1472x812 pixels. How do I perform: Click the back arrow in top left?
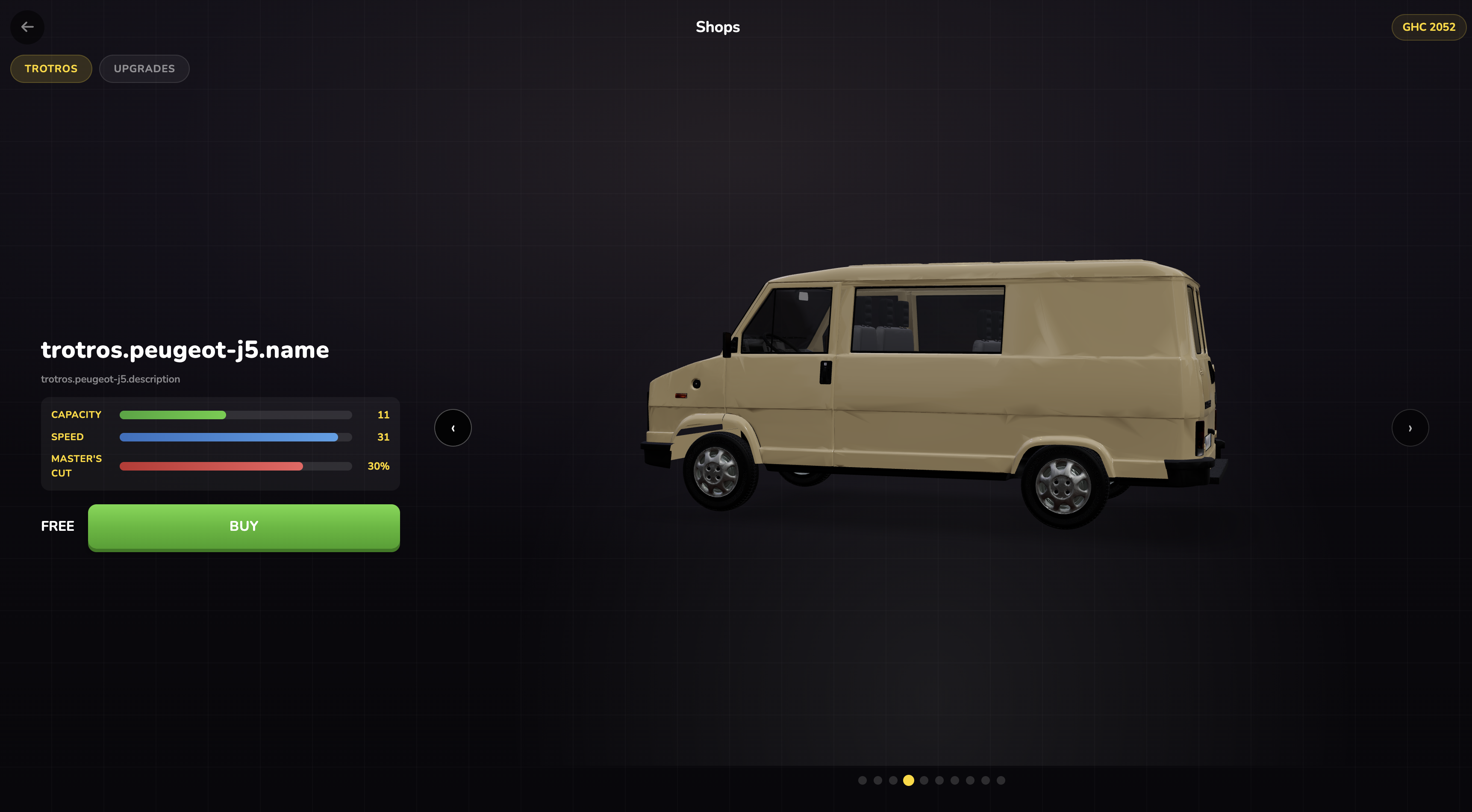click(x=27, y=27)
